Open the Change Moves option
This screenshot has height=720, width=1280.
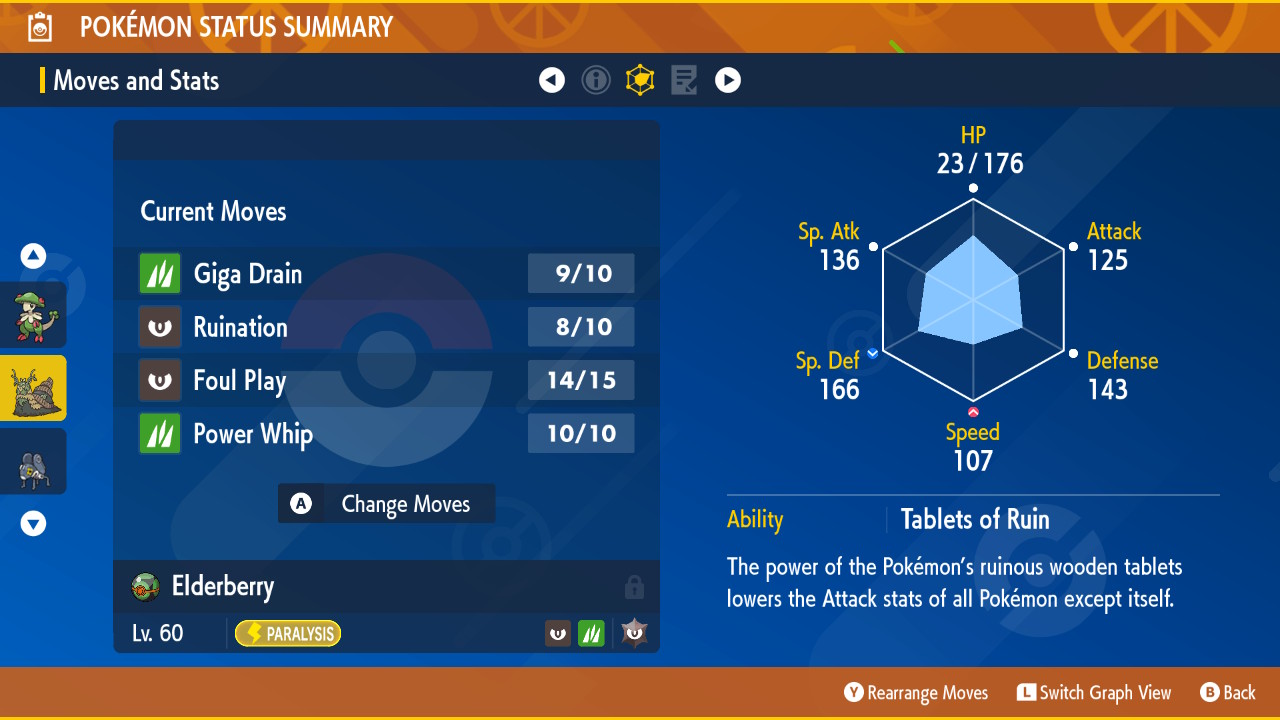pyautogui.click(x=386, y=504)
